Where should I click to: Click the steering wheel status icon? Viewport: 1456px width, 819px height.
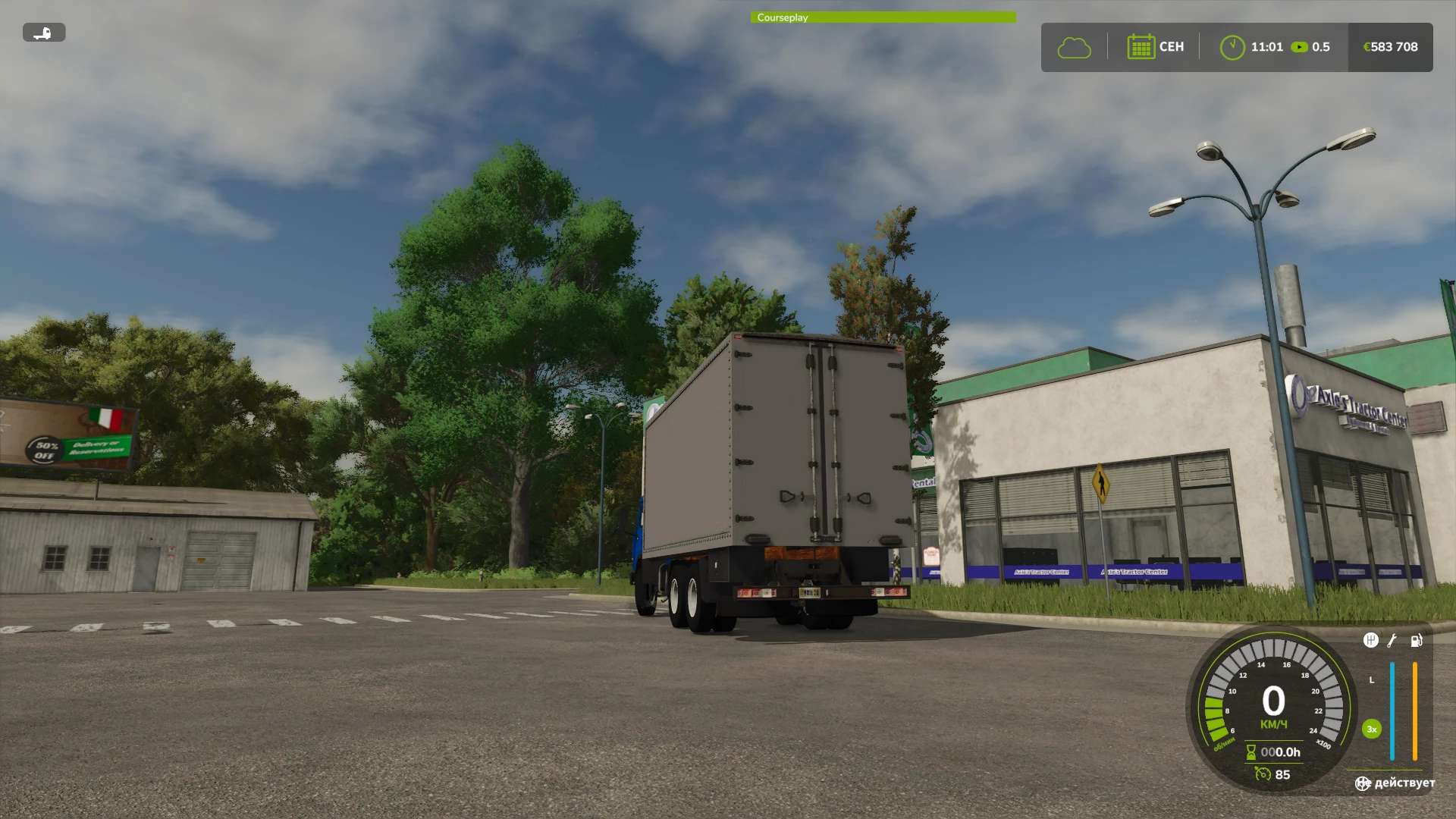point(1363,783)
